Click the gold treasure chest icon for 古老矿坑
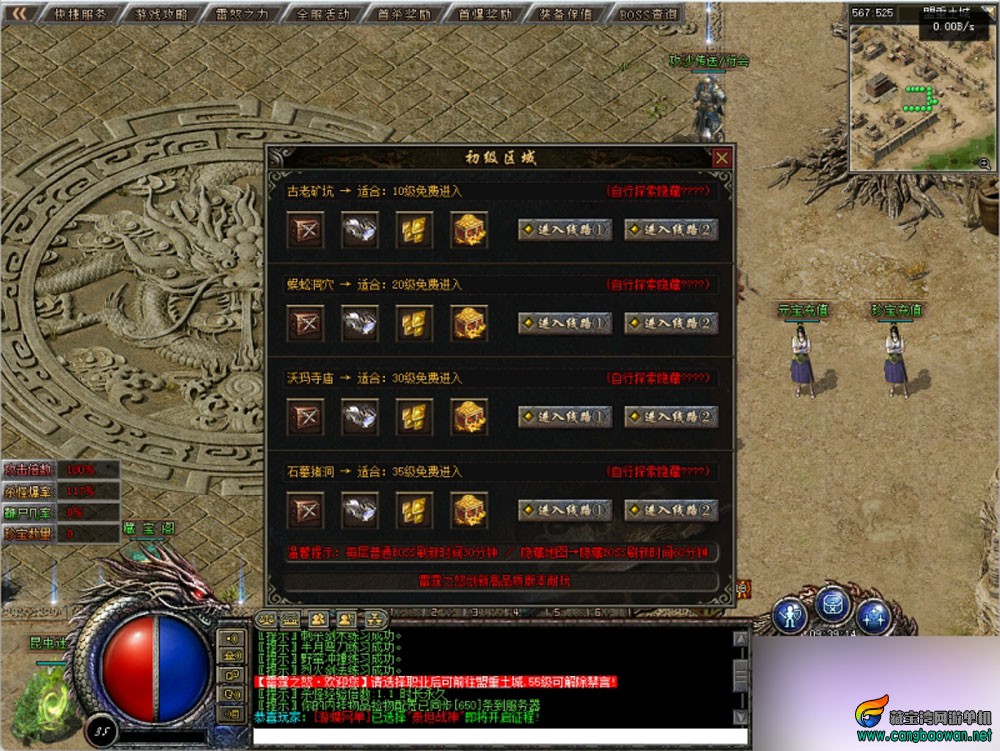The width and height of the screenshot is (1000, 751). click(x=467, y=230)
